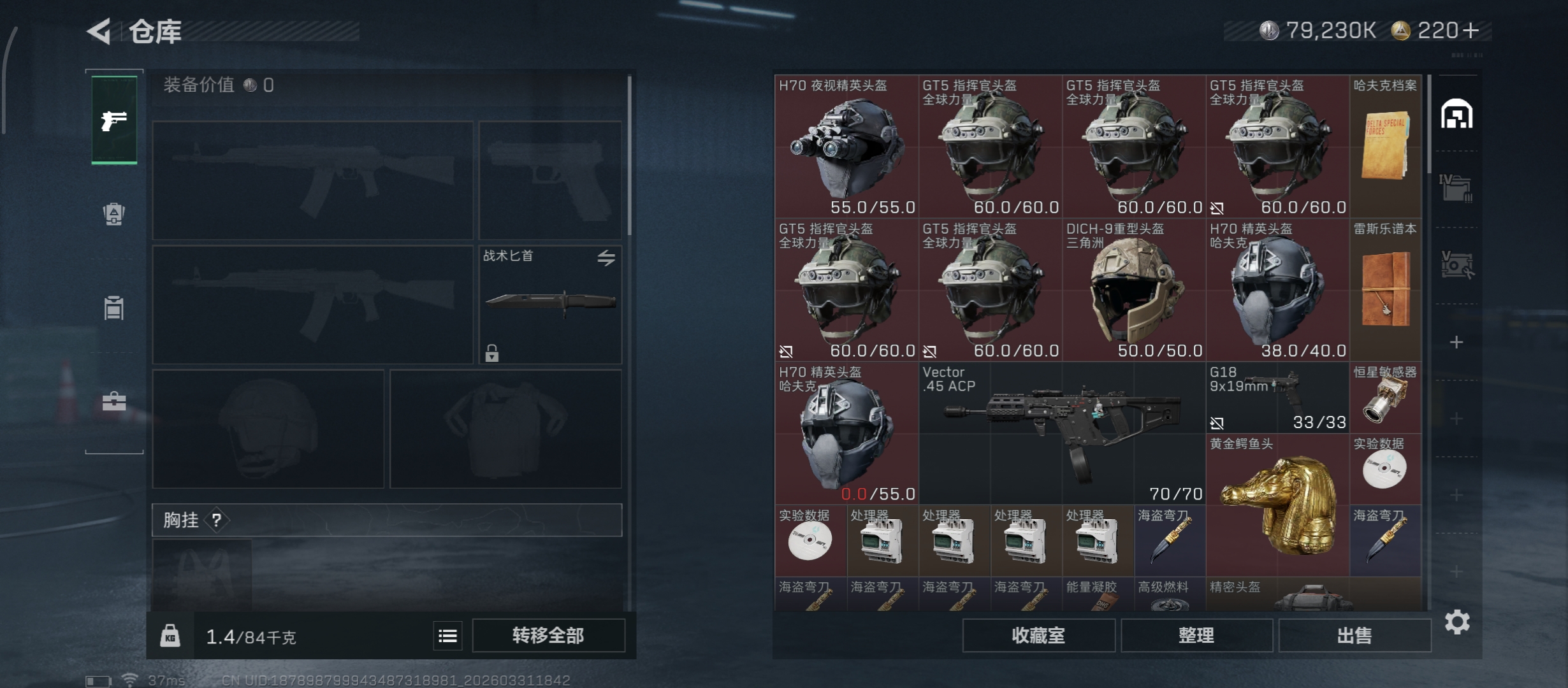Choose the 雷斯乐谱本 notebook item

click(x=1386, y=290)
